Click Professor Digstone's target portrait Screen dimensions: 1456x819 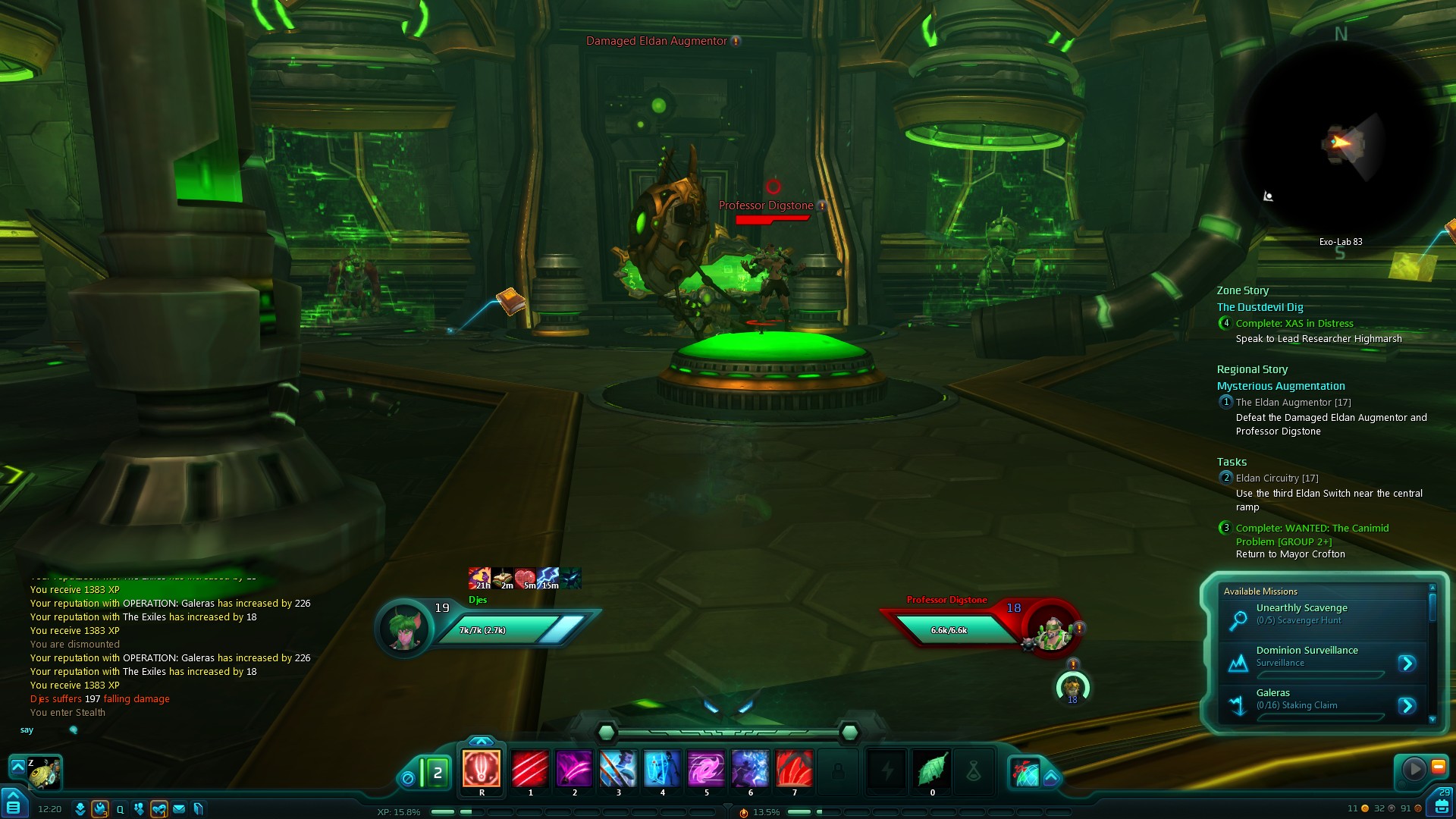coord(1051,629)
